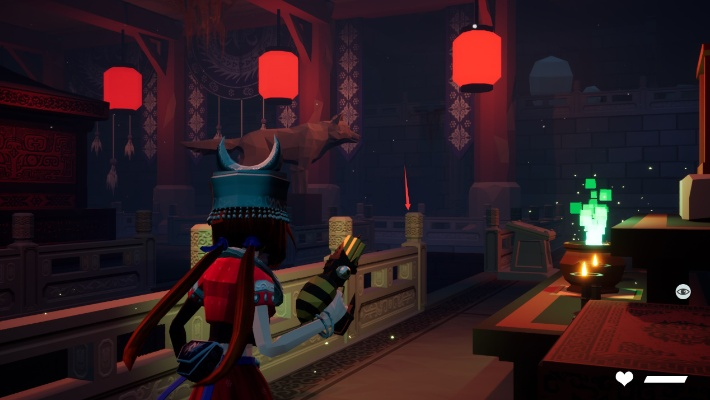Click the eye look-at icon
Viewport: 710px width, 400px height.
pyautogui.click(x=683, y=291)
